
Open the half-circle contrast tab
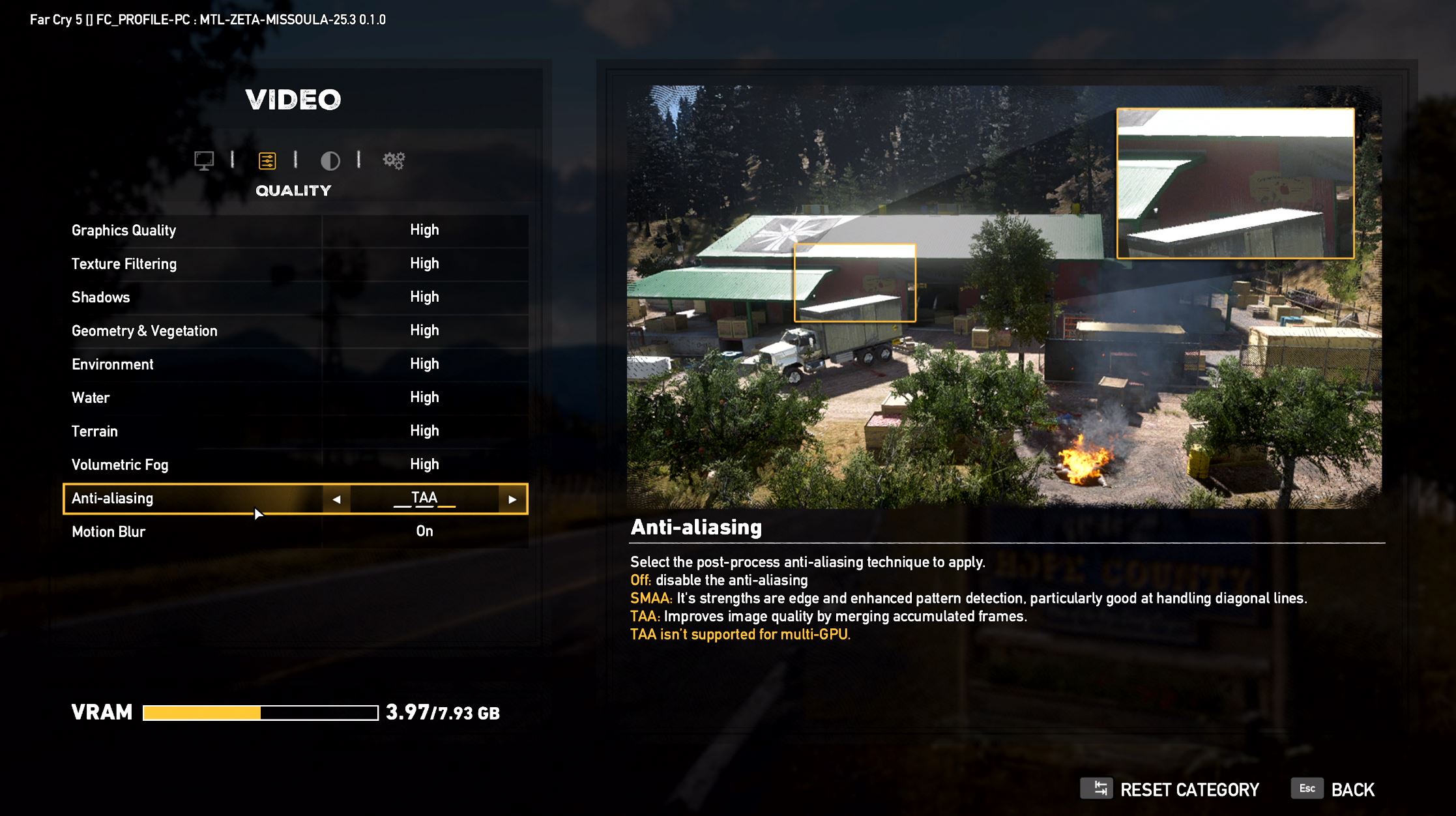pos(330,160)
